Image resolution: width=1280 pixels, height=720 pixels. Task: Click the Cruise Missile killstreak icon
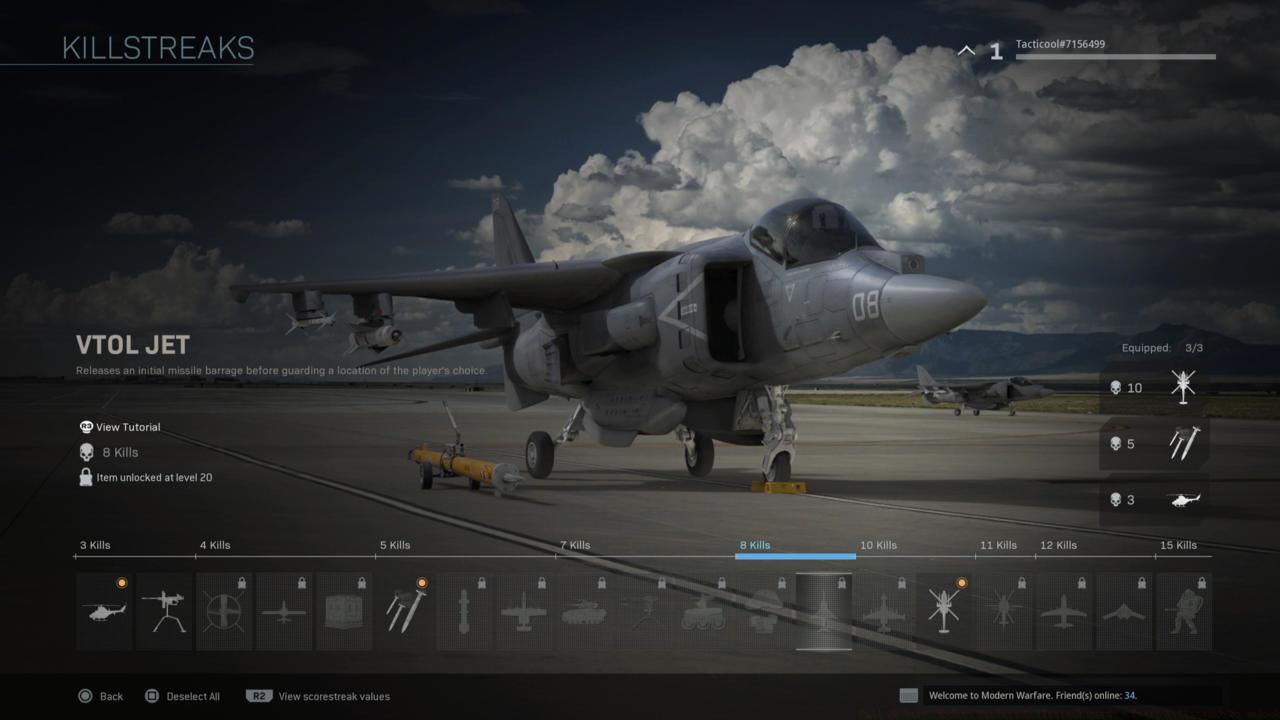(x=464, y=610)
